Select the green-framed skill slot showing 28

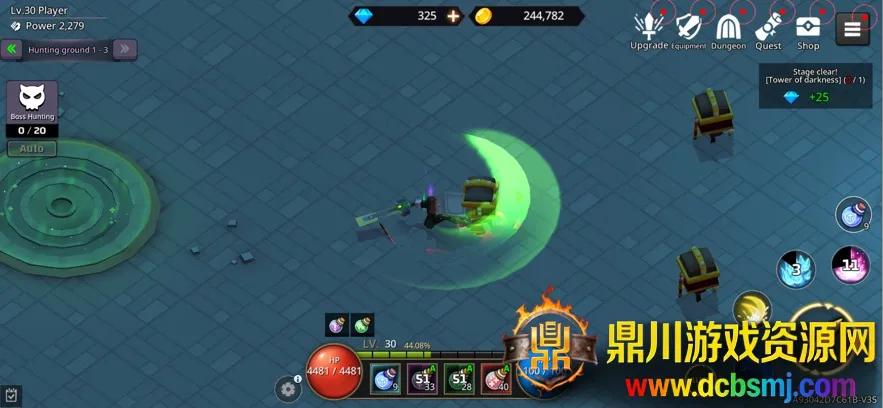[x=459, y=379]
